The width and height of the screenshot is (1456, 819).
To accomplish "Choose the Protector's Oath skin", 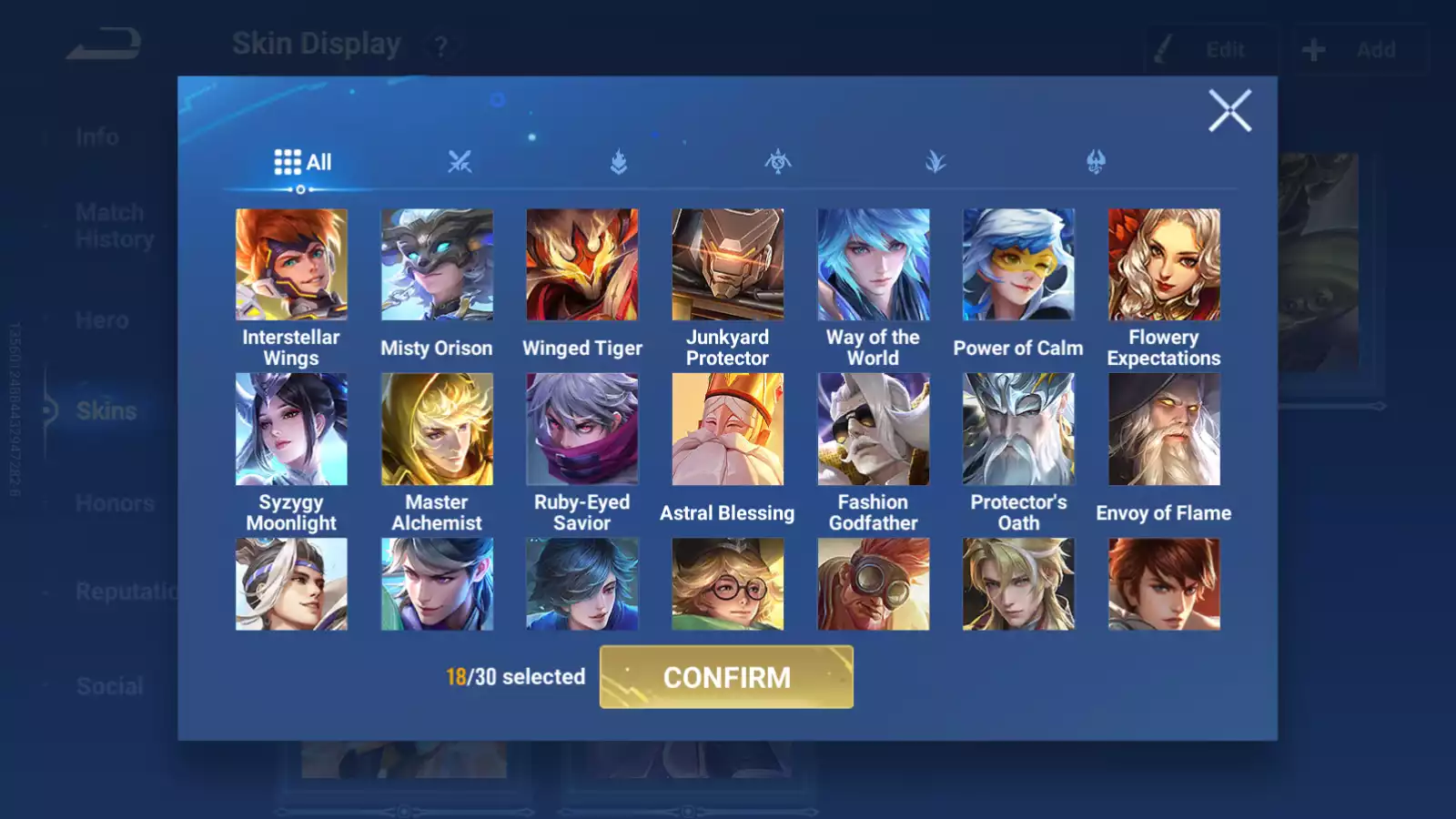I will pyautogui.click(x=1018, y=430).
